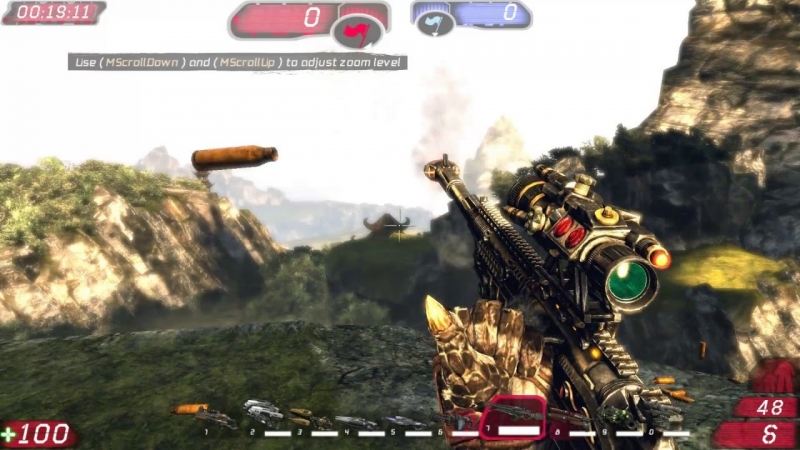
Task: Click the blue team flag icon
Action: 435,24
